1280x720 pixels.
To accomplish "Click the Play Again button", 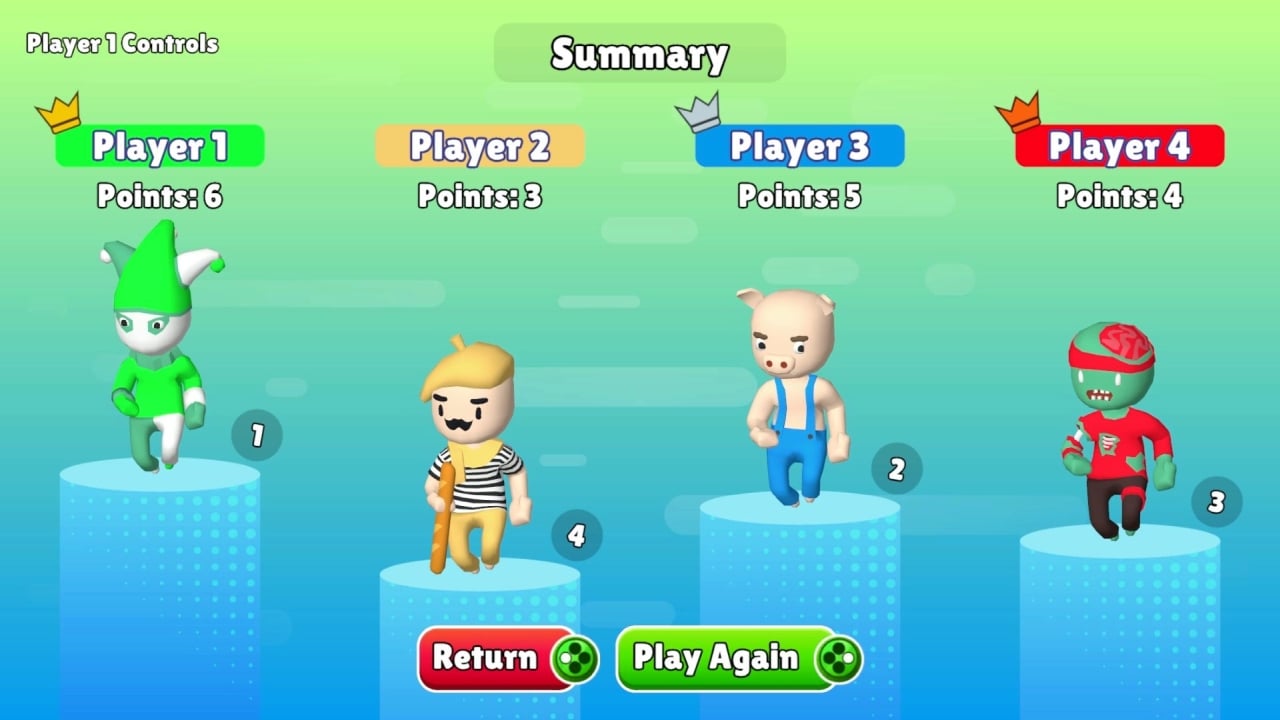I will (718, 658).
